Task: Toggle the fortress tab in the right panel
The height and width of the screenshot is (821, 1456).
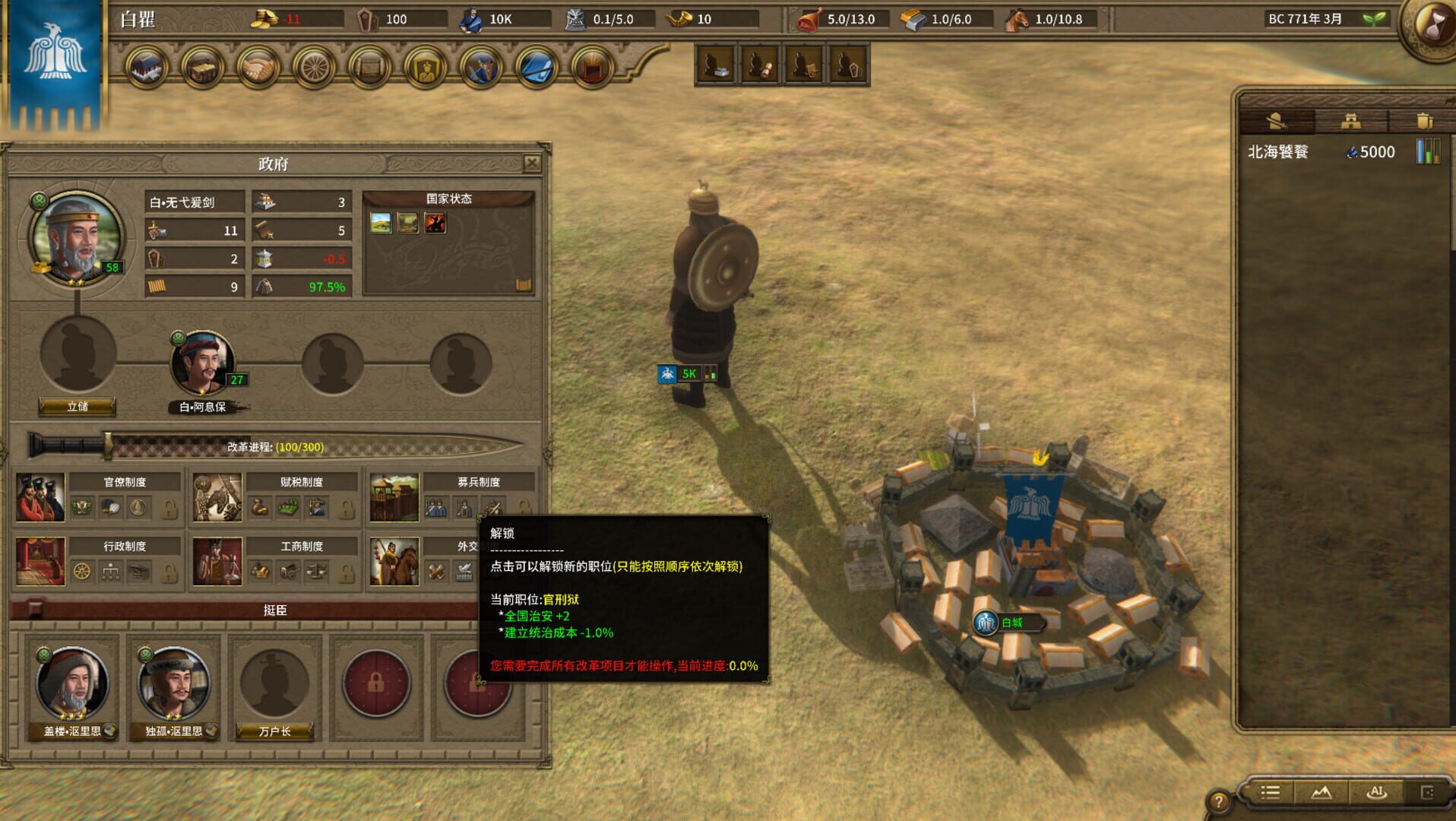Action: tap(1350, 122)
